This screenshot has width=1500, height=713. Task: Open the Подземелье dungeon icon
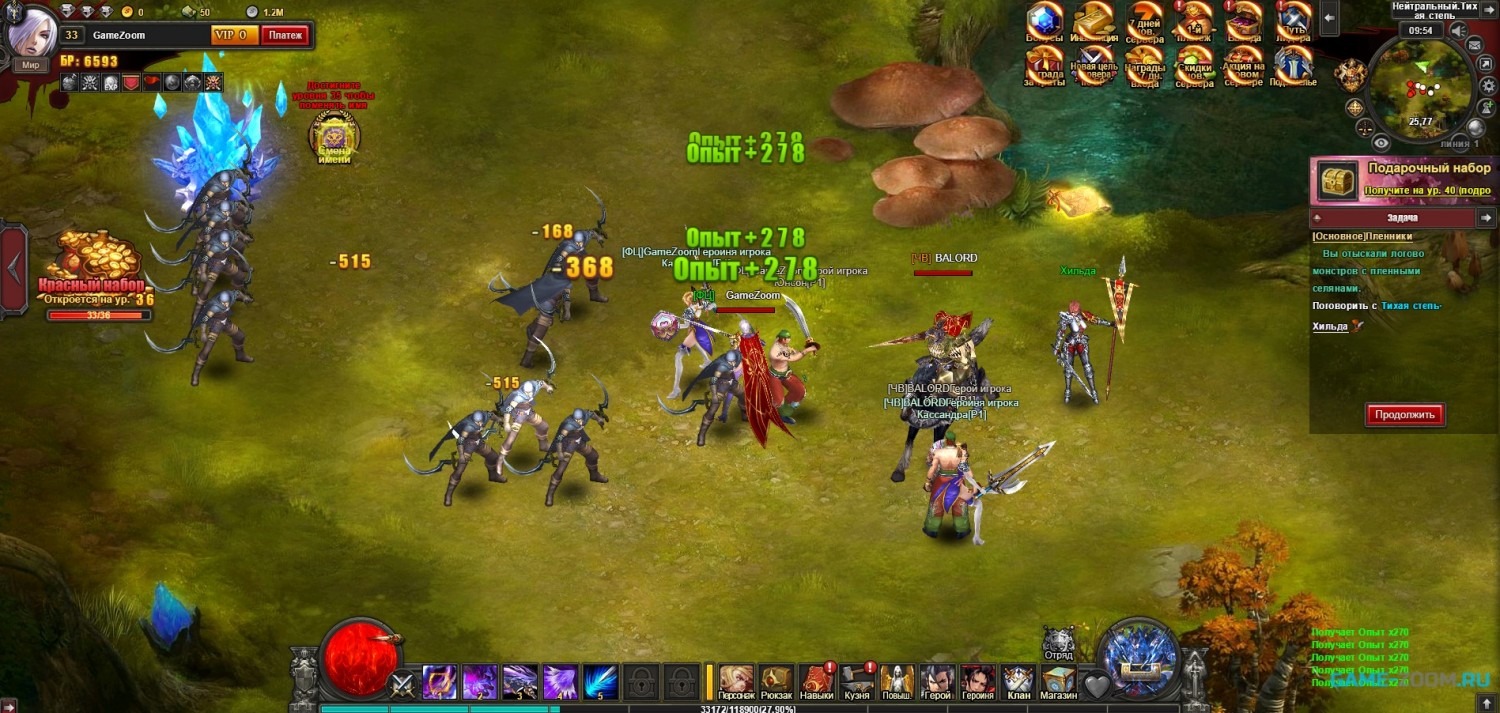pos(1293,66)
